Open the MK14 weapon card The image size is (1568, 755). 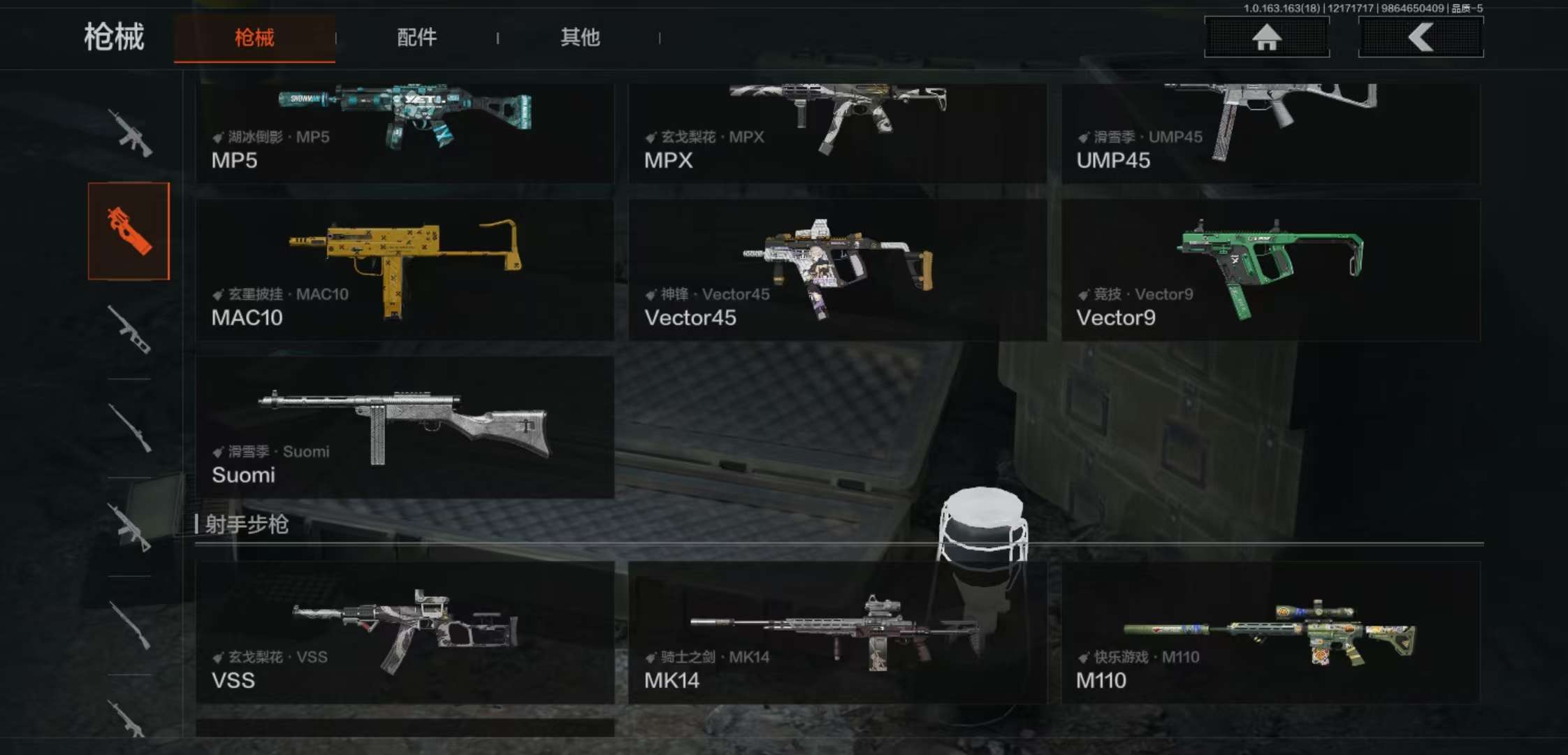[x=837, y=632]
